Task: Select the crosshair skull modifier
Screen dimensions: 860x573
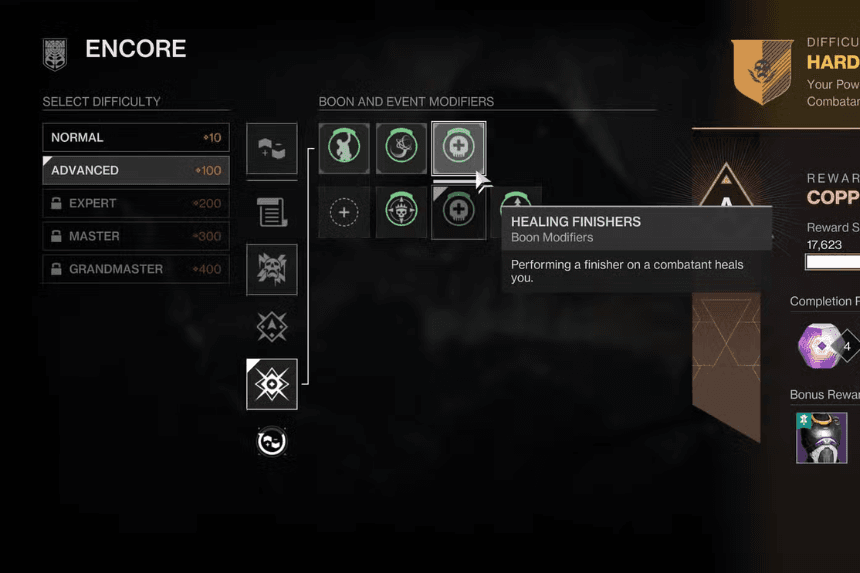Action: click(x=401, y=212)
